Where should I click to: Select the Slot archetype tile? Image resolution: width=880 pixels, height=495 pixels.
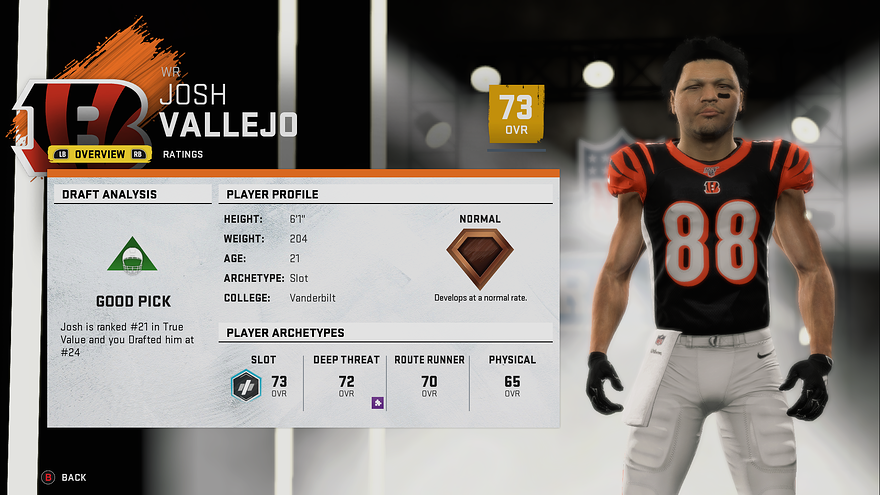262,380
